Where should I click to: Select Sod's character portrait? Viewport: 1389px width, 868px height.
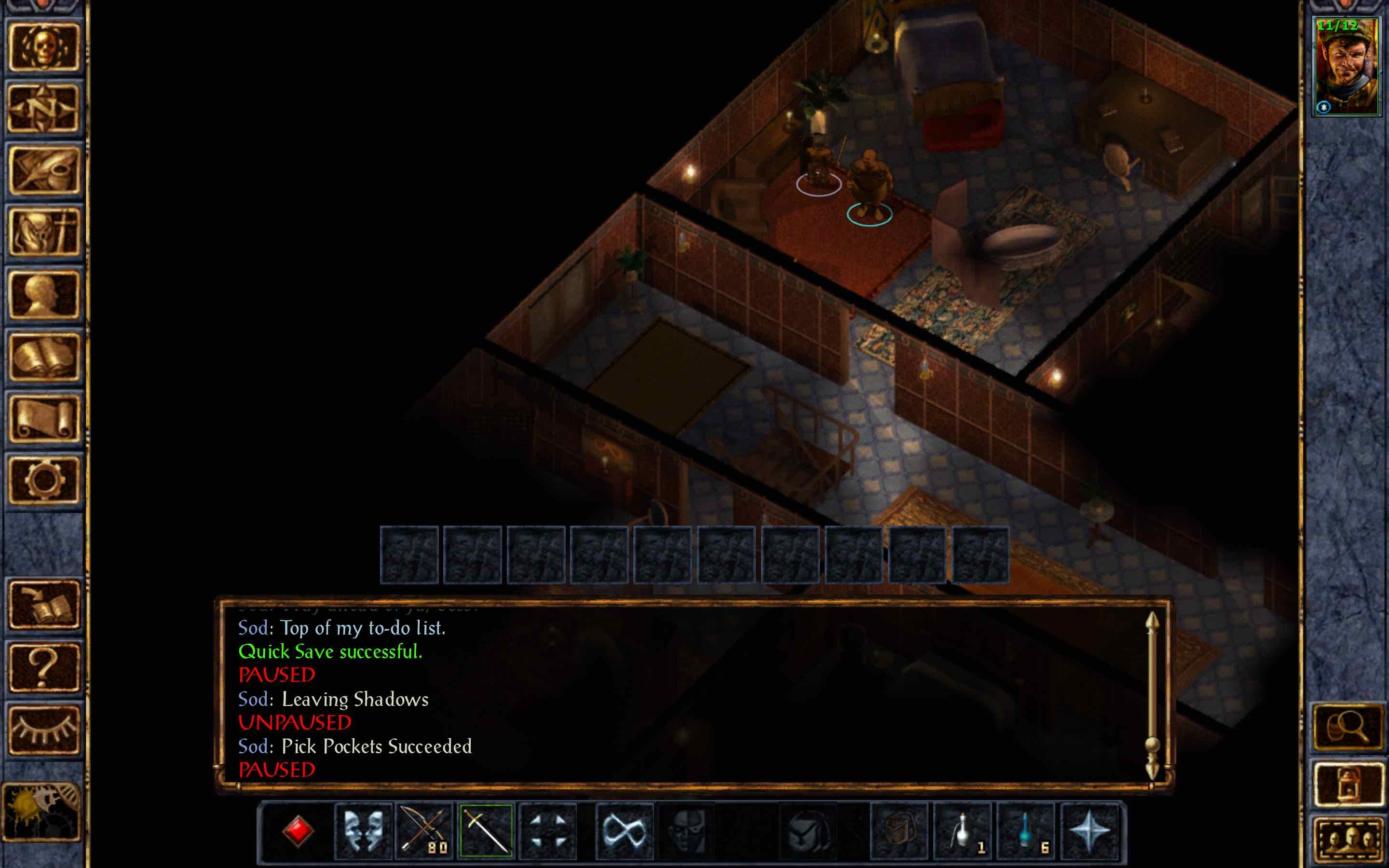click(1348, 66)
